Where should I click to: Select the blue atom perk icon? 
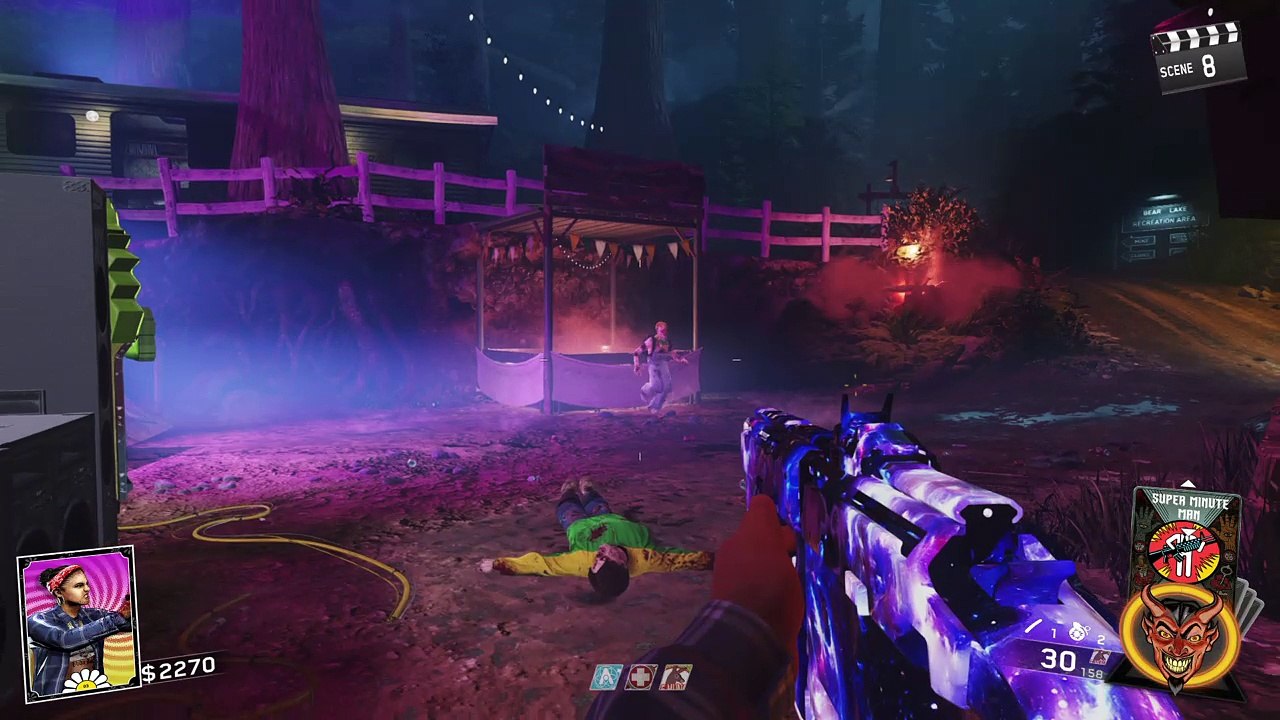(607, 677)
